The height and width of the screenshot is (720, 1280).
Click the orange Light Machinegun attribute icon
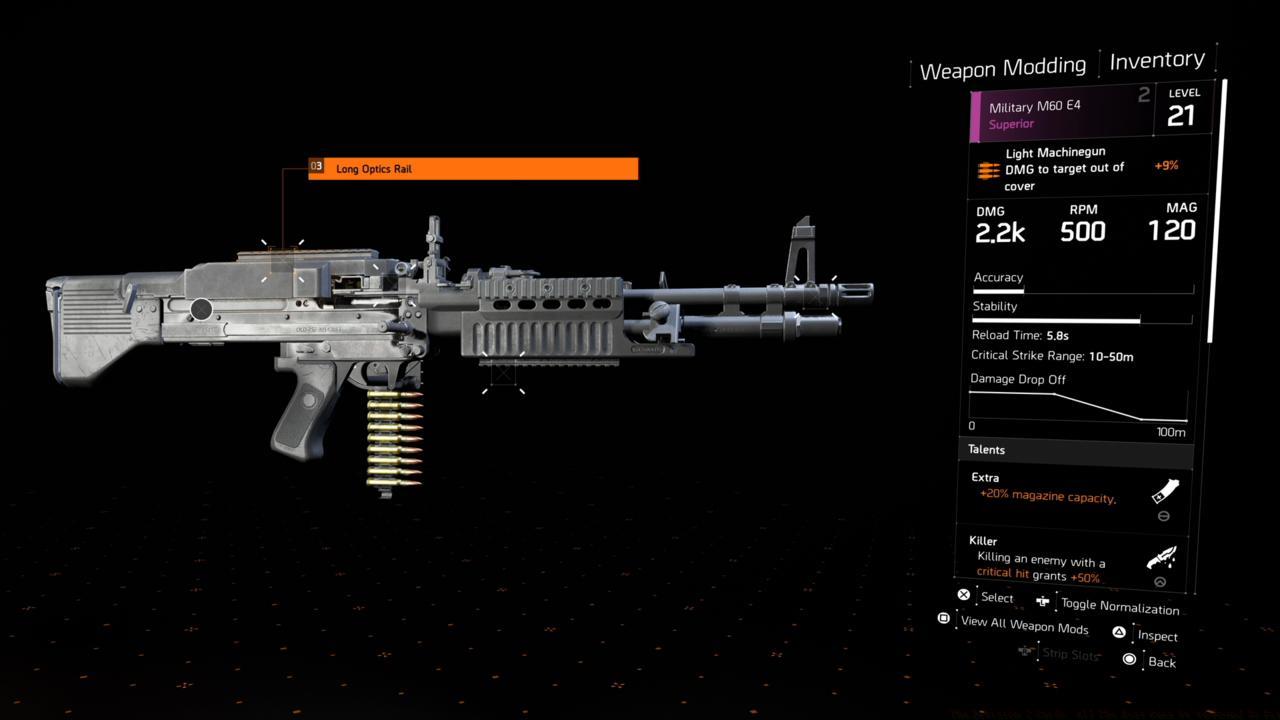point(987,170)
